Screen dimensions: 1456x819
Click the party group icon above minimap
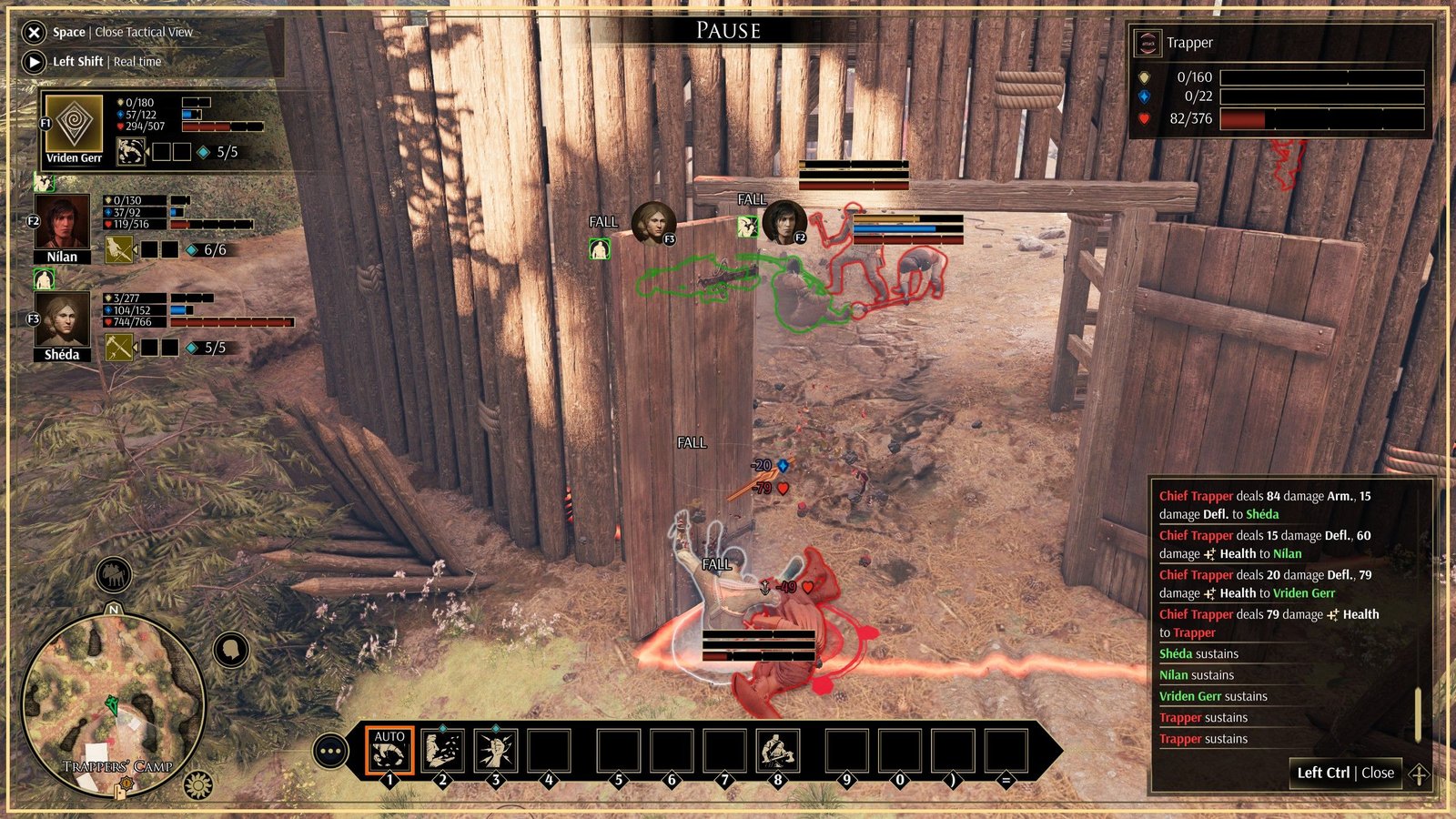[114, 574]
